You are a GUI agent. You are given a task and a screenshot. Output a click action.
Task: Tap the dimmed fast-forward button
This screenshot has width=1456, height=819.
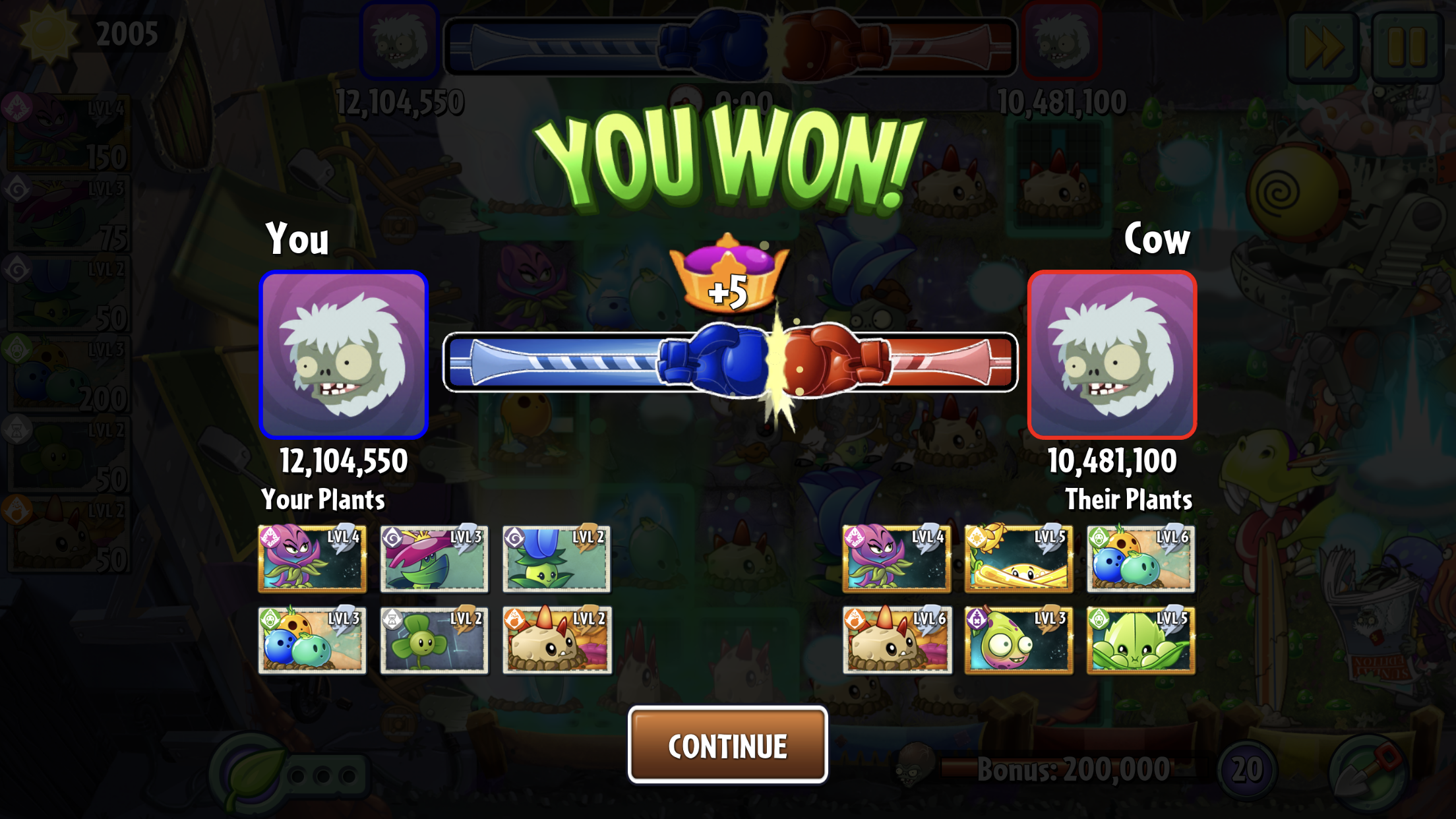click(x=1322, y=47)
